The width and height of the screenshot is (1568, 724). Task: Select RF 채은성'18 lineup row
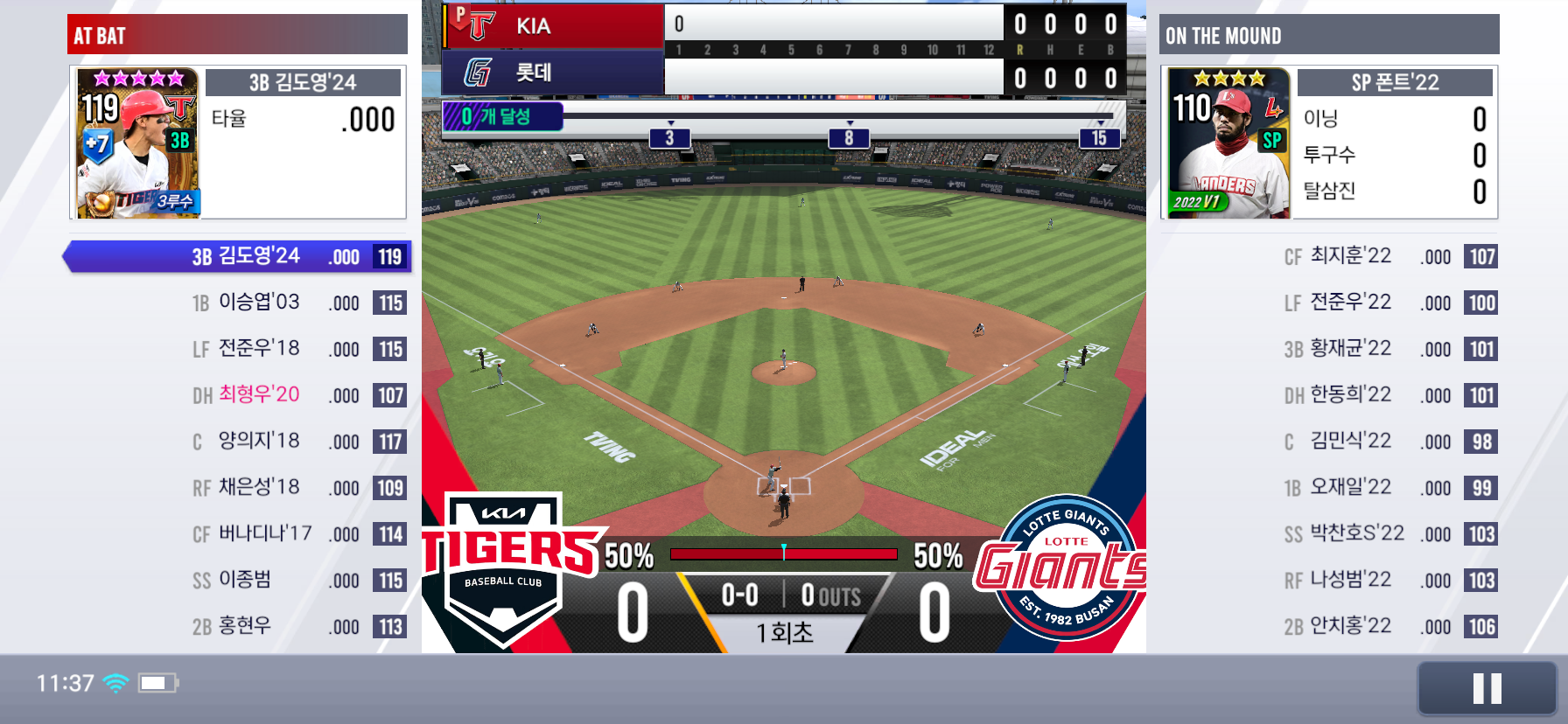click(297, 488)
